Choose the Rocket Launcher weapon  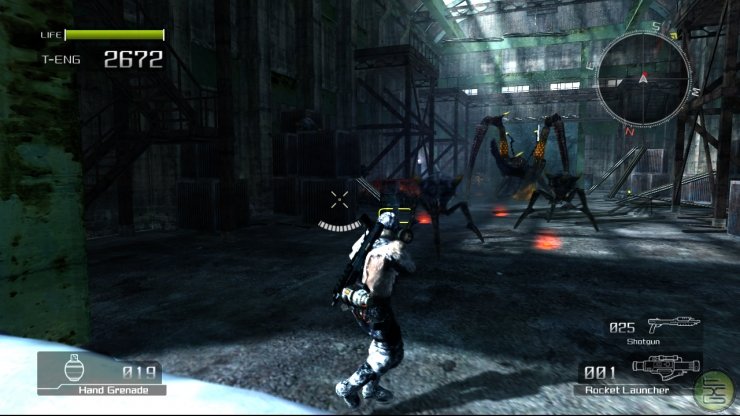tap(642, 371)
